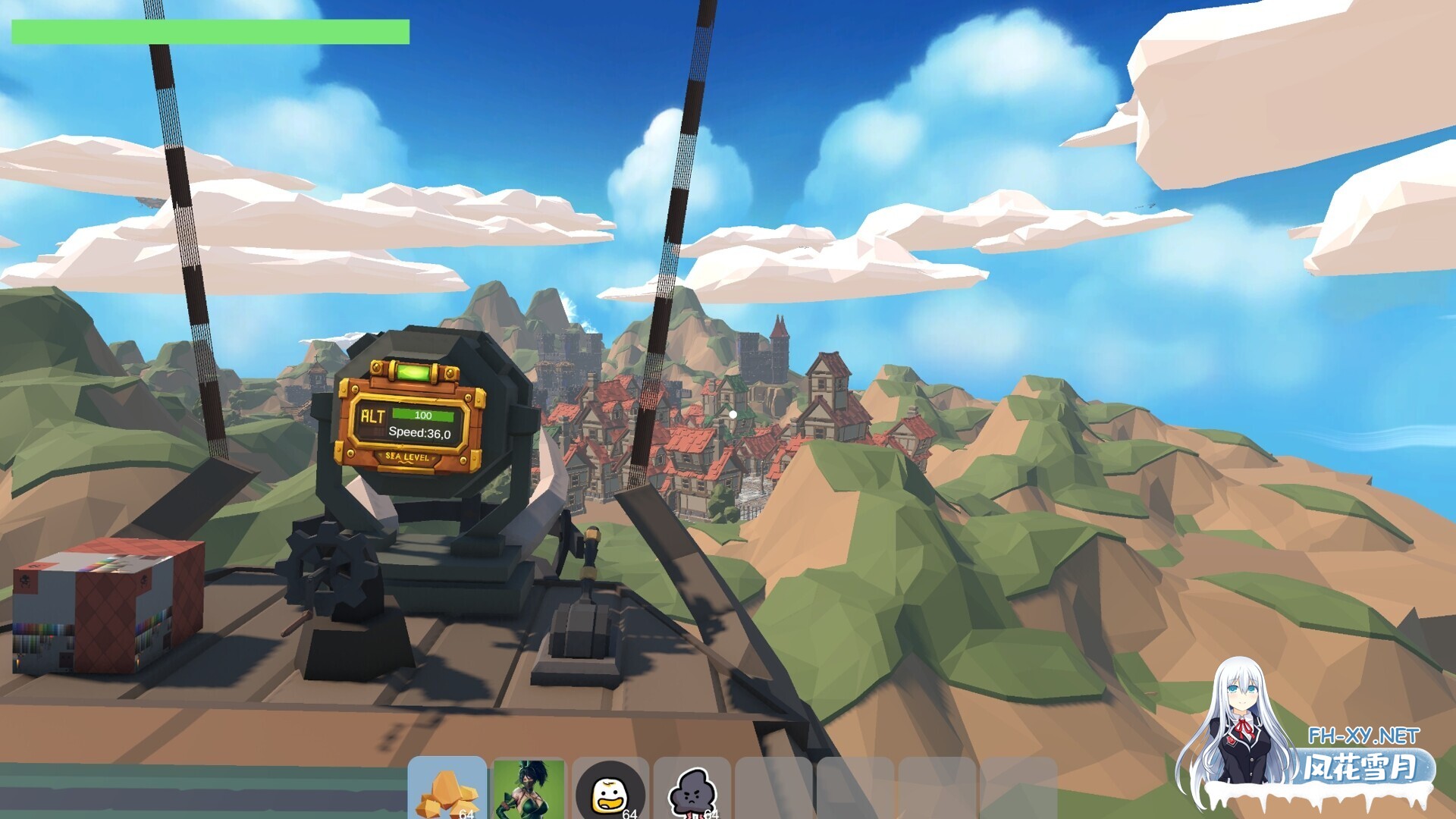Image resolution: width=1456 pixels, height=819 pixels.
Task: Click the ALT label on the altimeter gauge
Action: pyautogui.click(x=373, y=415)
